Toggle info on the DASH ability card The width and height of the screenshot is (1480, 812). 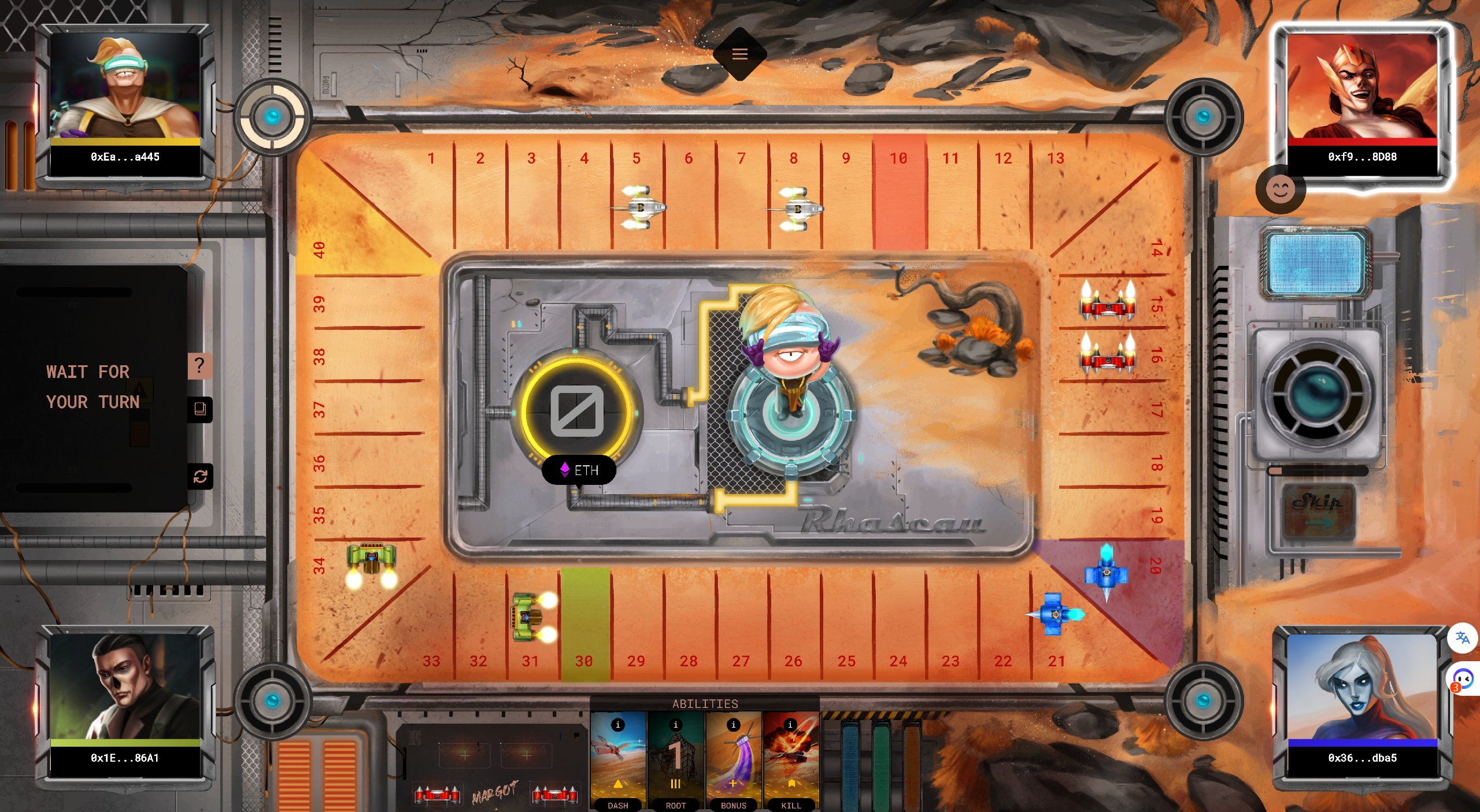tap(619, 725)
